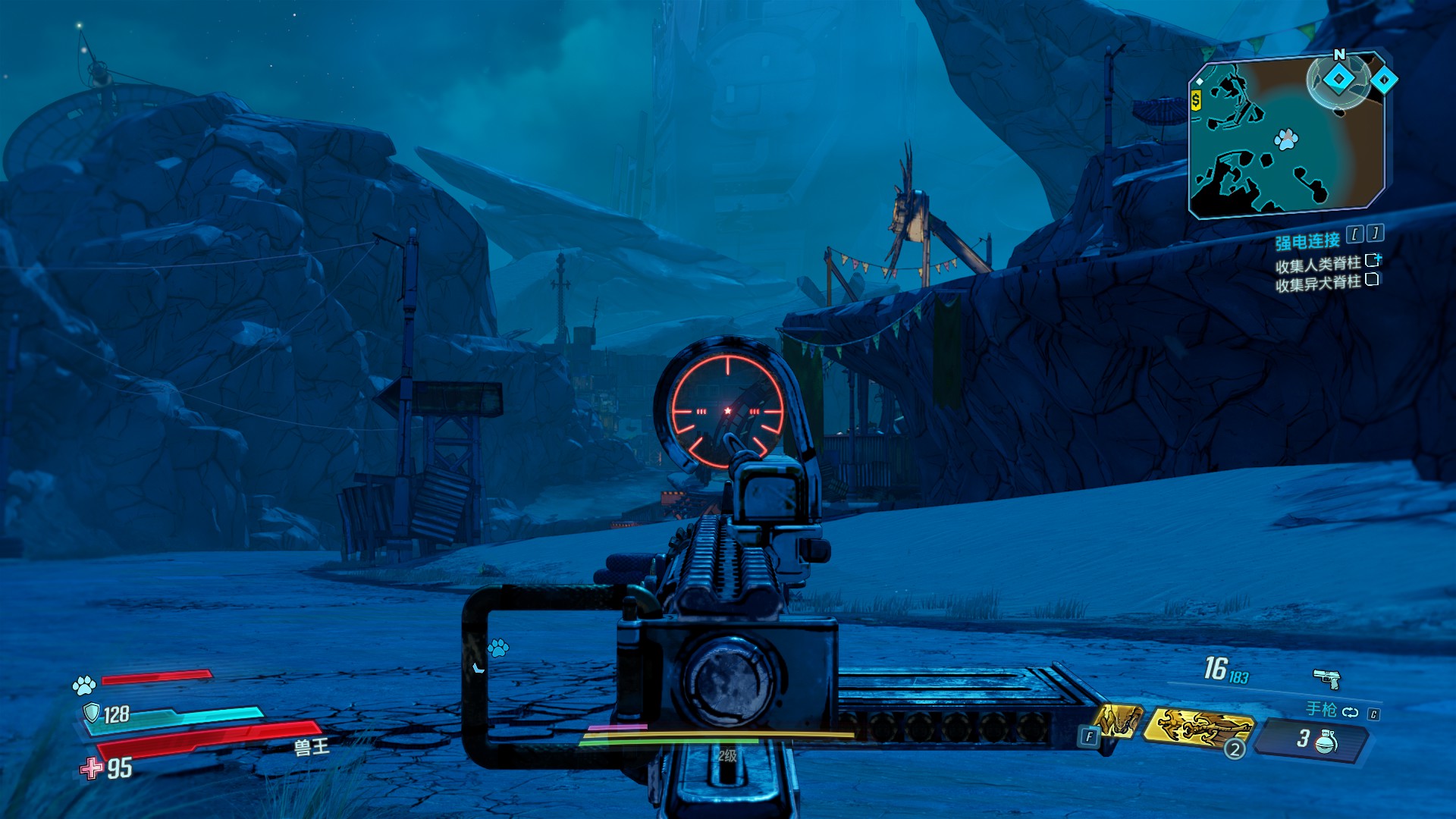This screenshot has height=819, width=1456.
Task: Toggle the 收集人类脊柱 objective checkbox
Action: tap(1372, 261)
